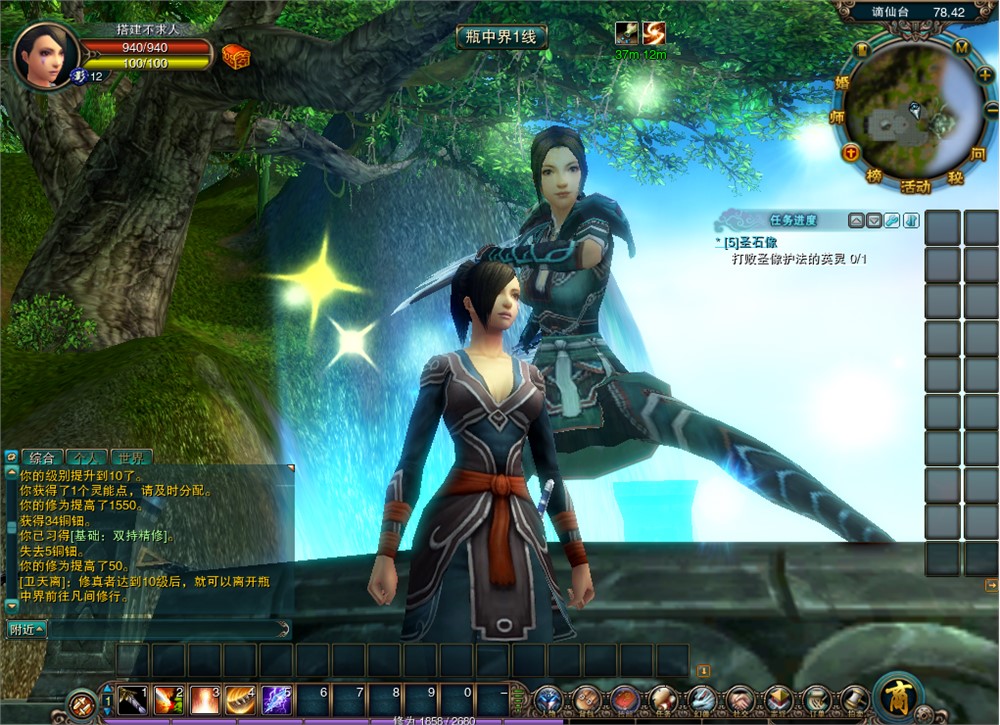Screen dimensions: 1000x725
Task: Use the hammer skill in hotbar slot 1
Action: coord(131,699)
